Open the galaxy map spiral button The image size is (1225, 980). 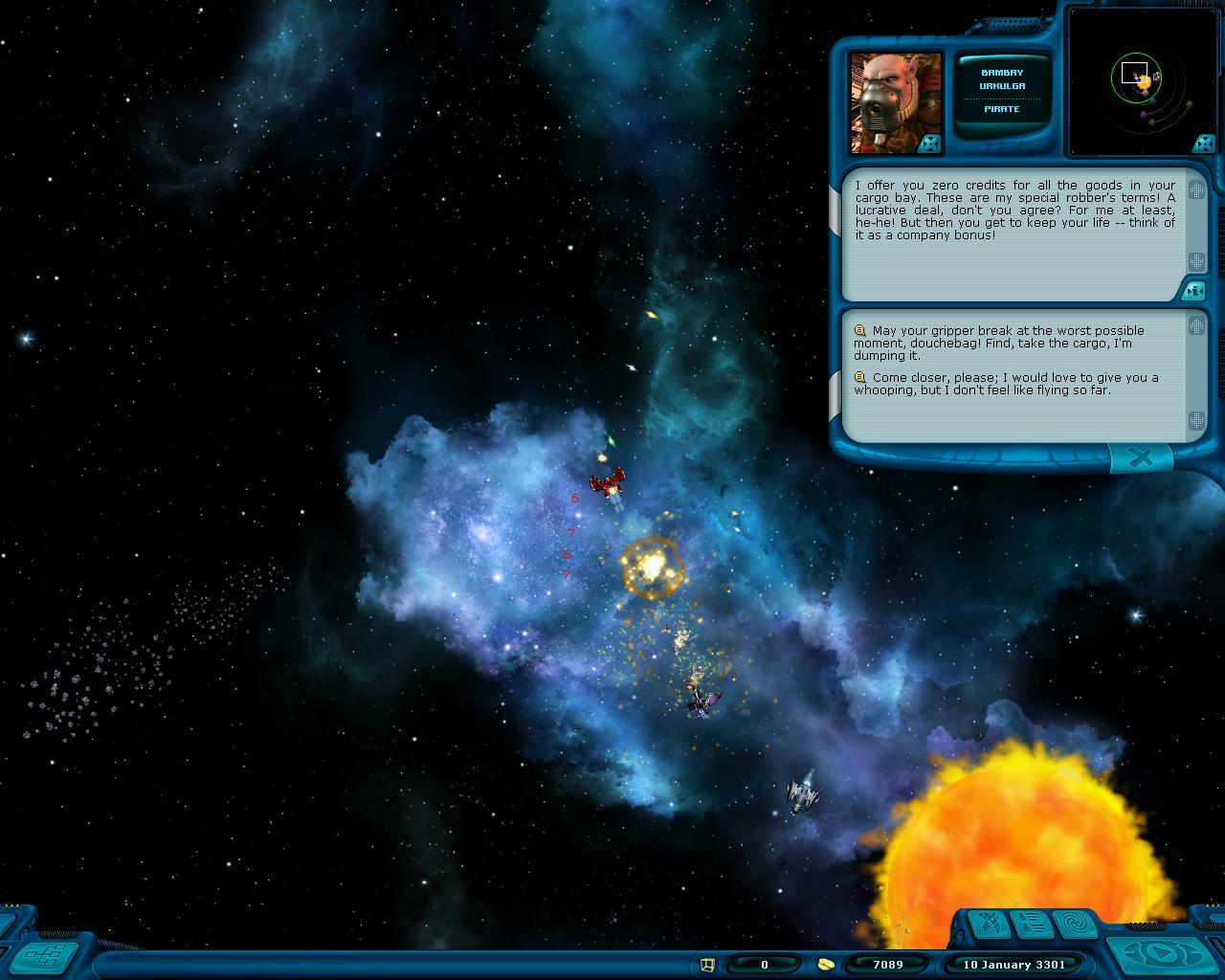1074,924
